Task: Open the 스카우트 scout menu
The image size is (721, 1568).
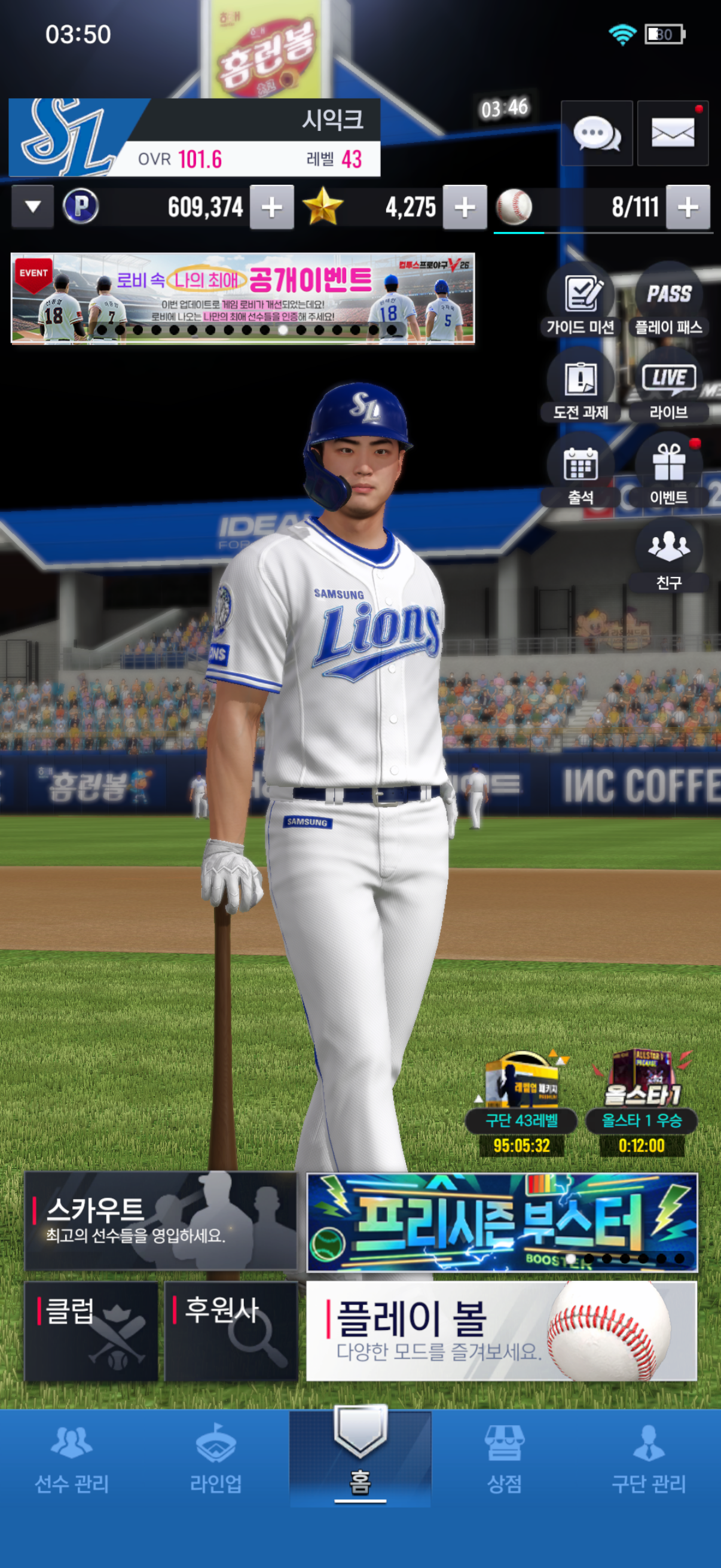Action: coord(161,1221)
